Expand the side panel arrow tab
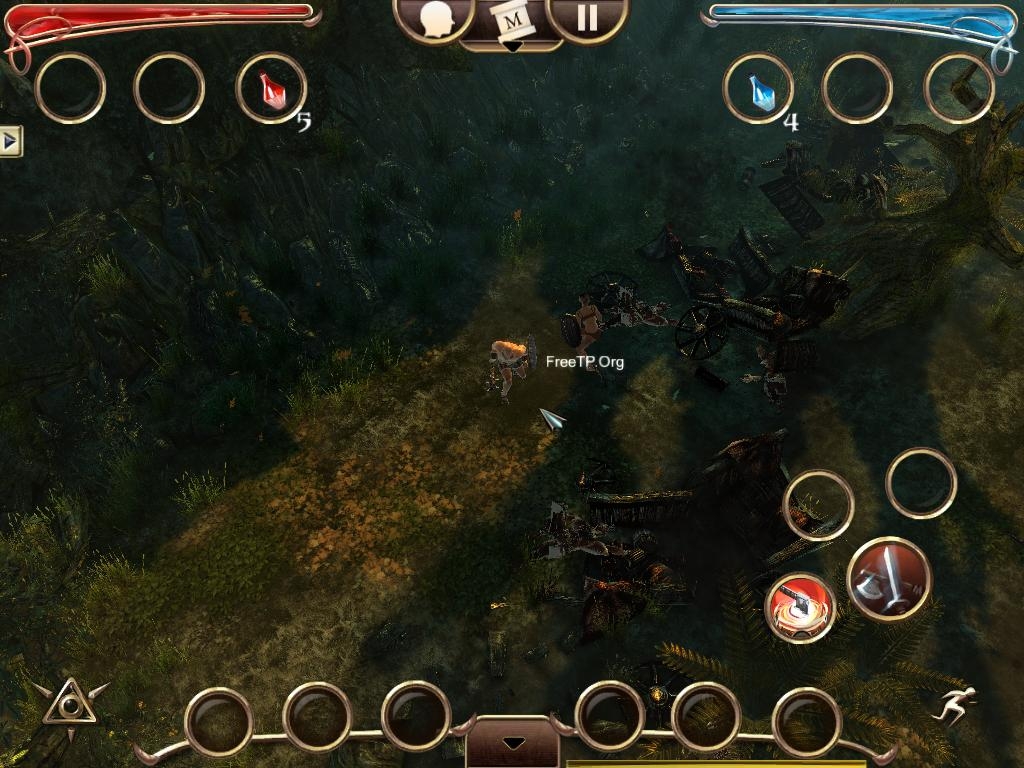This screenshot has height=768, width=1024. (10, 142)
